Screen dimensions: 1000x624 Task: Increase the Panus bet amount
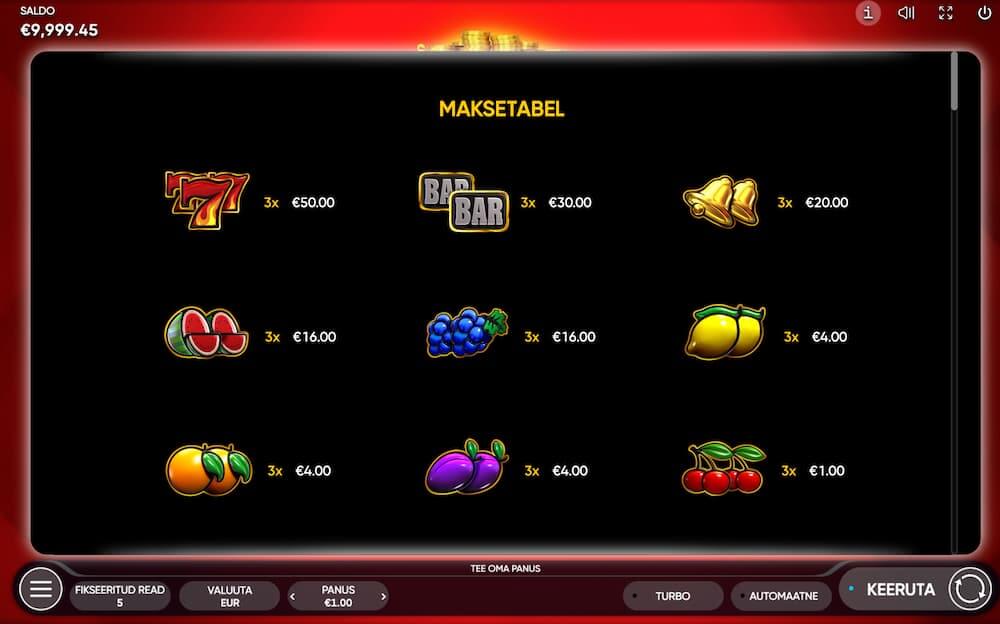(384, 597)
